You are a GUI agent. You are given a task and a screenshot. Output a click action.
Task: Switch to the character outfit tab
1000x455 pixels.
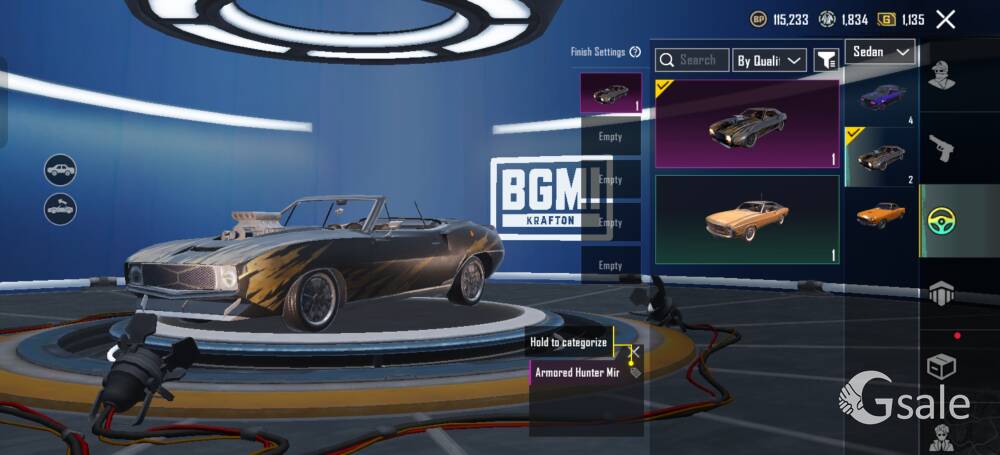click(x=941, y=75)
